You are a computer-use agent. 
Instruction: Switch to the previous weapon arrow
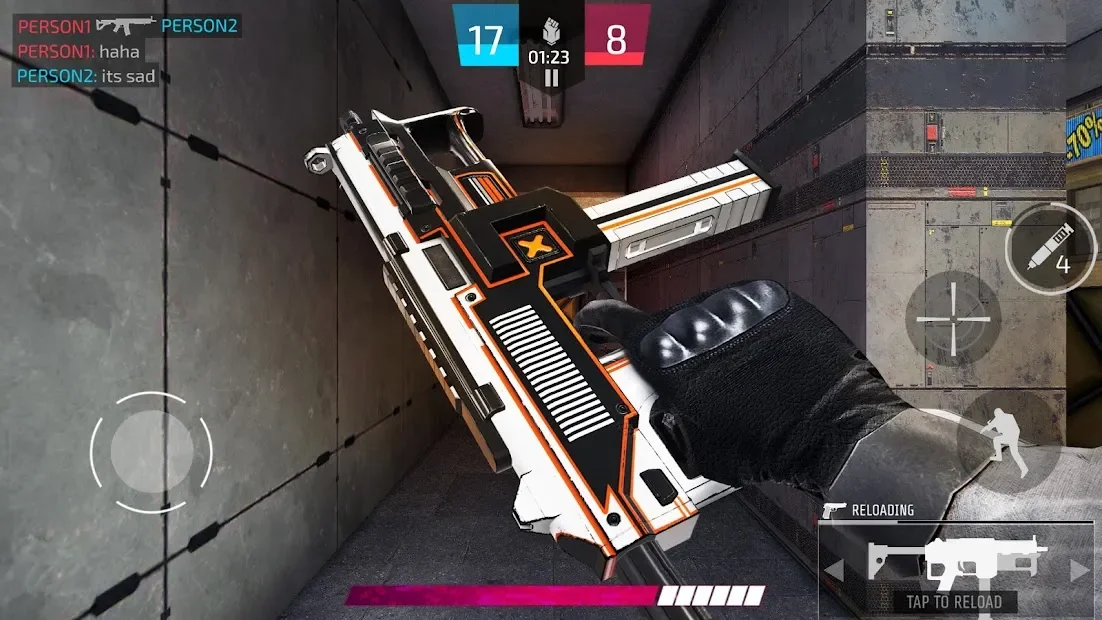click(x=833, y=571)
